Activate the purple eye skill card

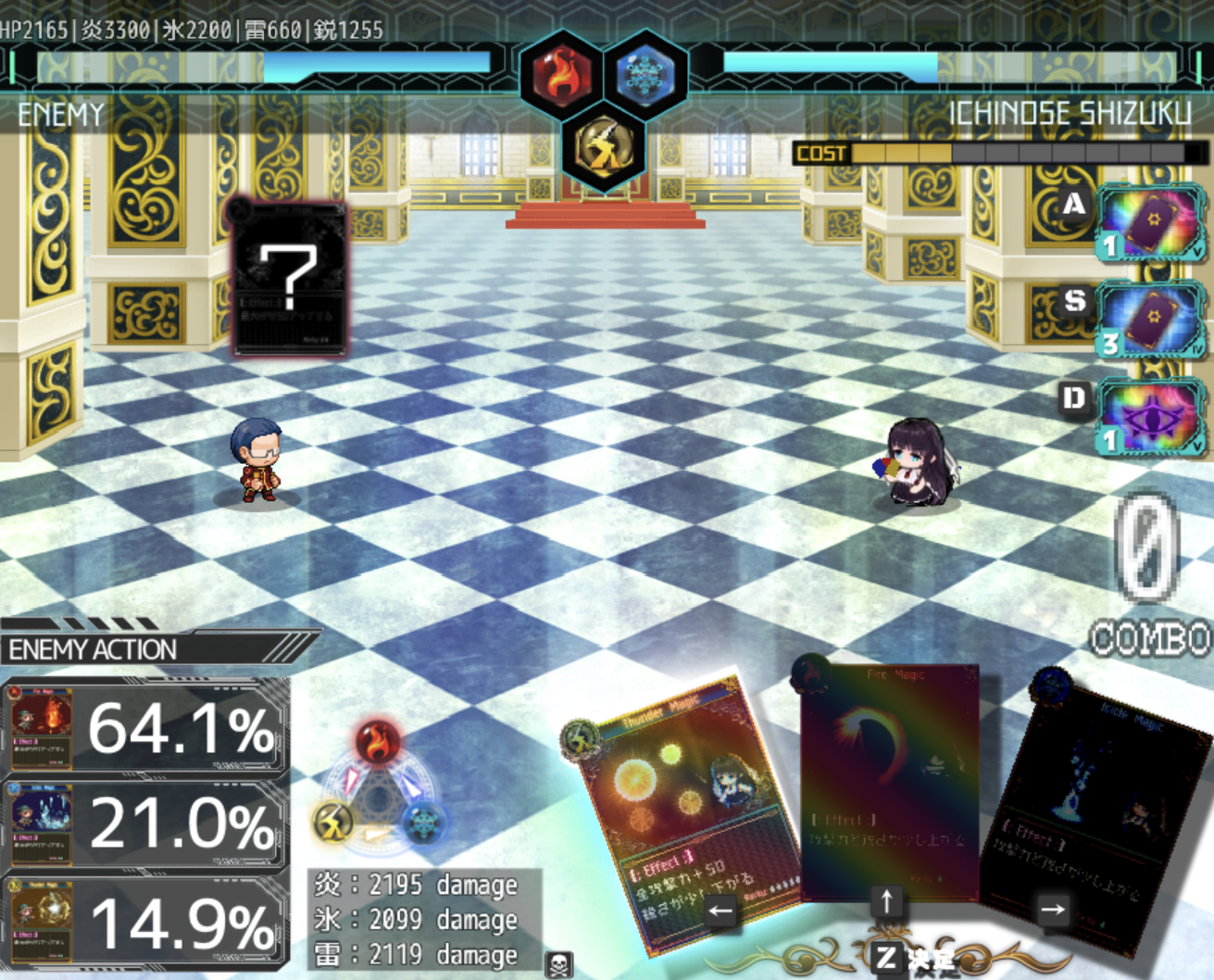pos(1149,419)
